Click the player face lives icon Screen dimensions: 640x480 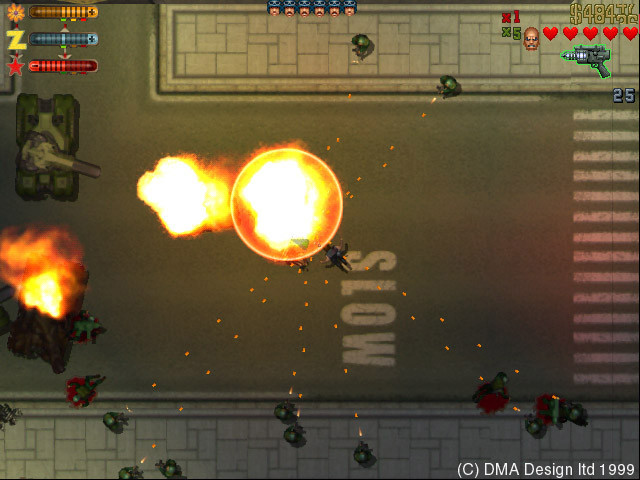[x=531, y=37]
